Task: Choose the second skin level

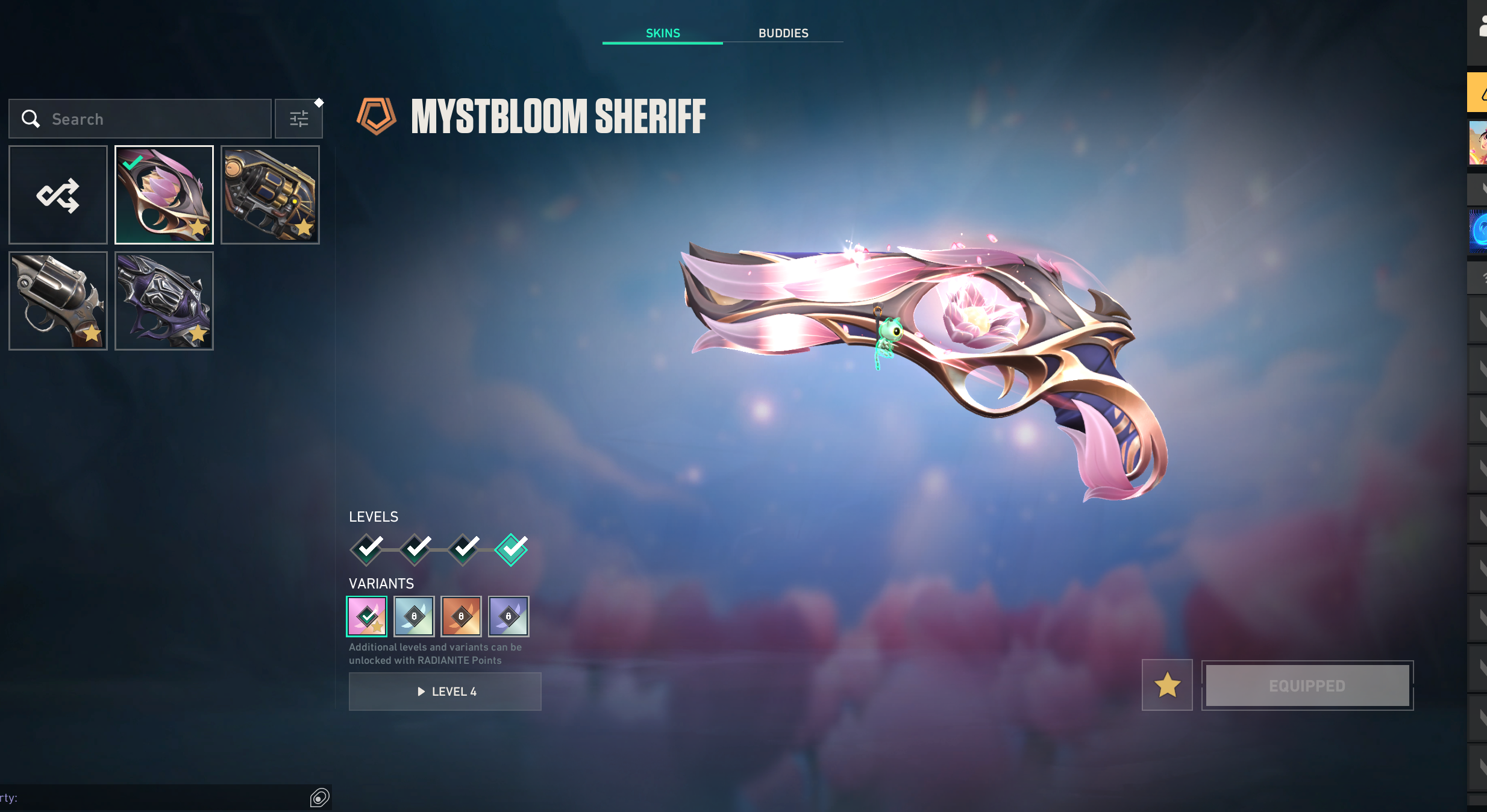Action: click(416, 549)
